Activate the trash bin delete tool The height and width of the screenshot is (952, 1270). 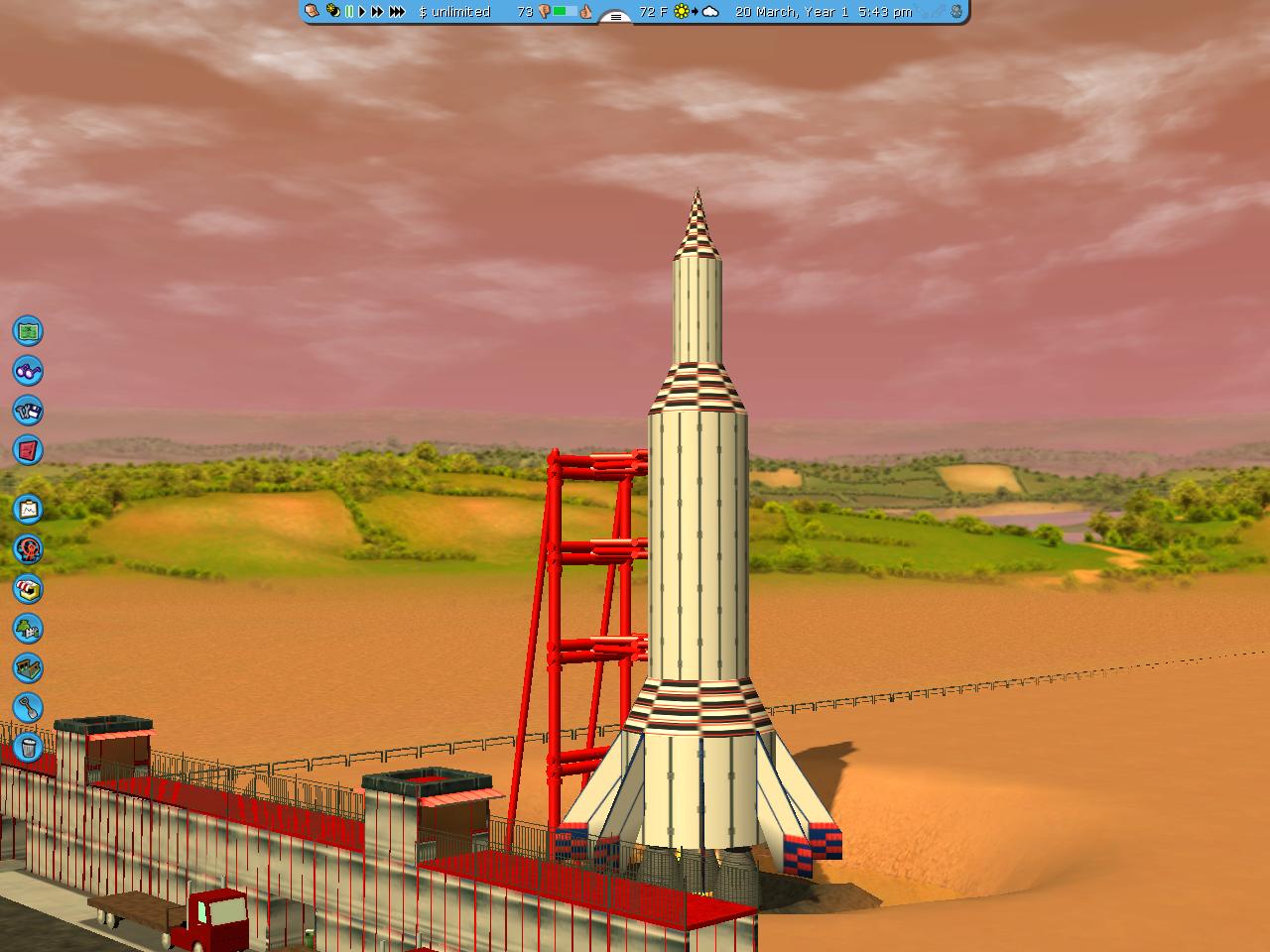point(28,748)
